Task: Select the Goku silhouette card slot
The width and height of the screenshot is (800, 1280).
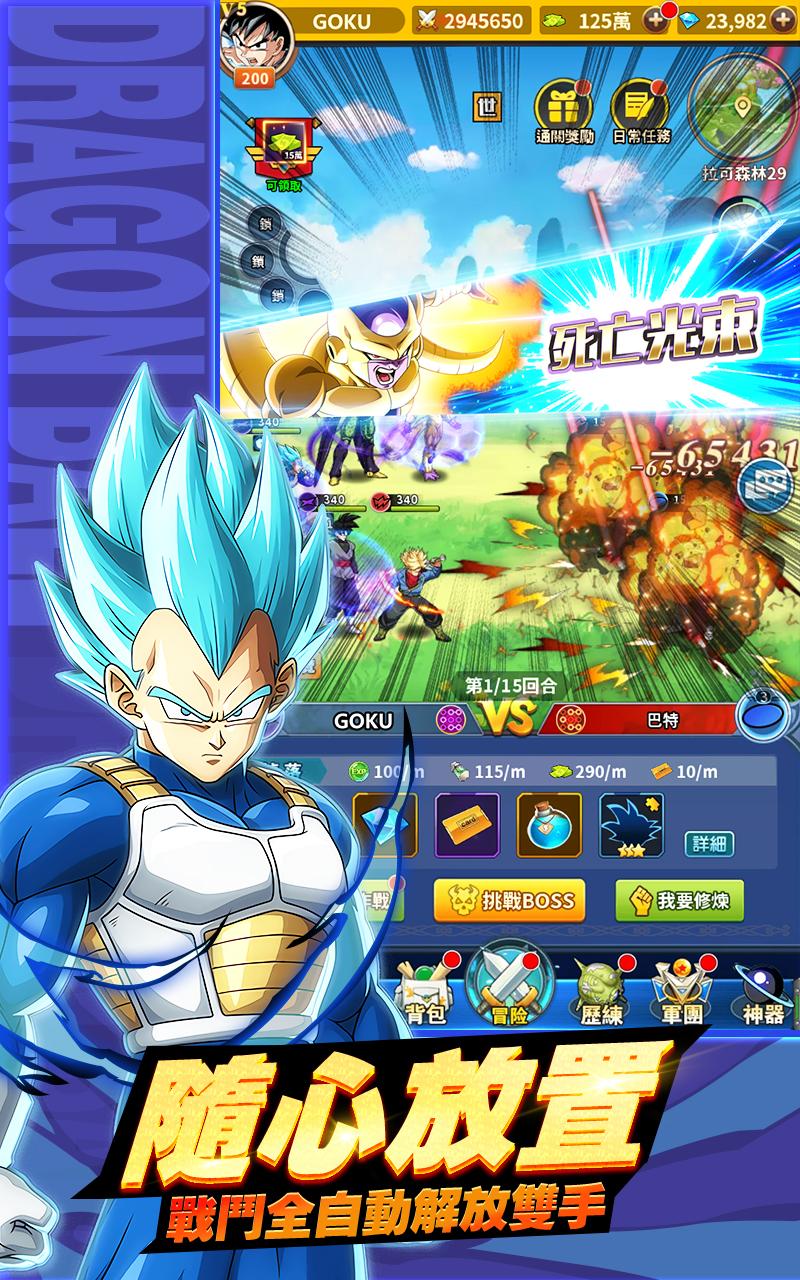Action: click(x=631, y=826)
